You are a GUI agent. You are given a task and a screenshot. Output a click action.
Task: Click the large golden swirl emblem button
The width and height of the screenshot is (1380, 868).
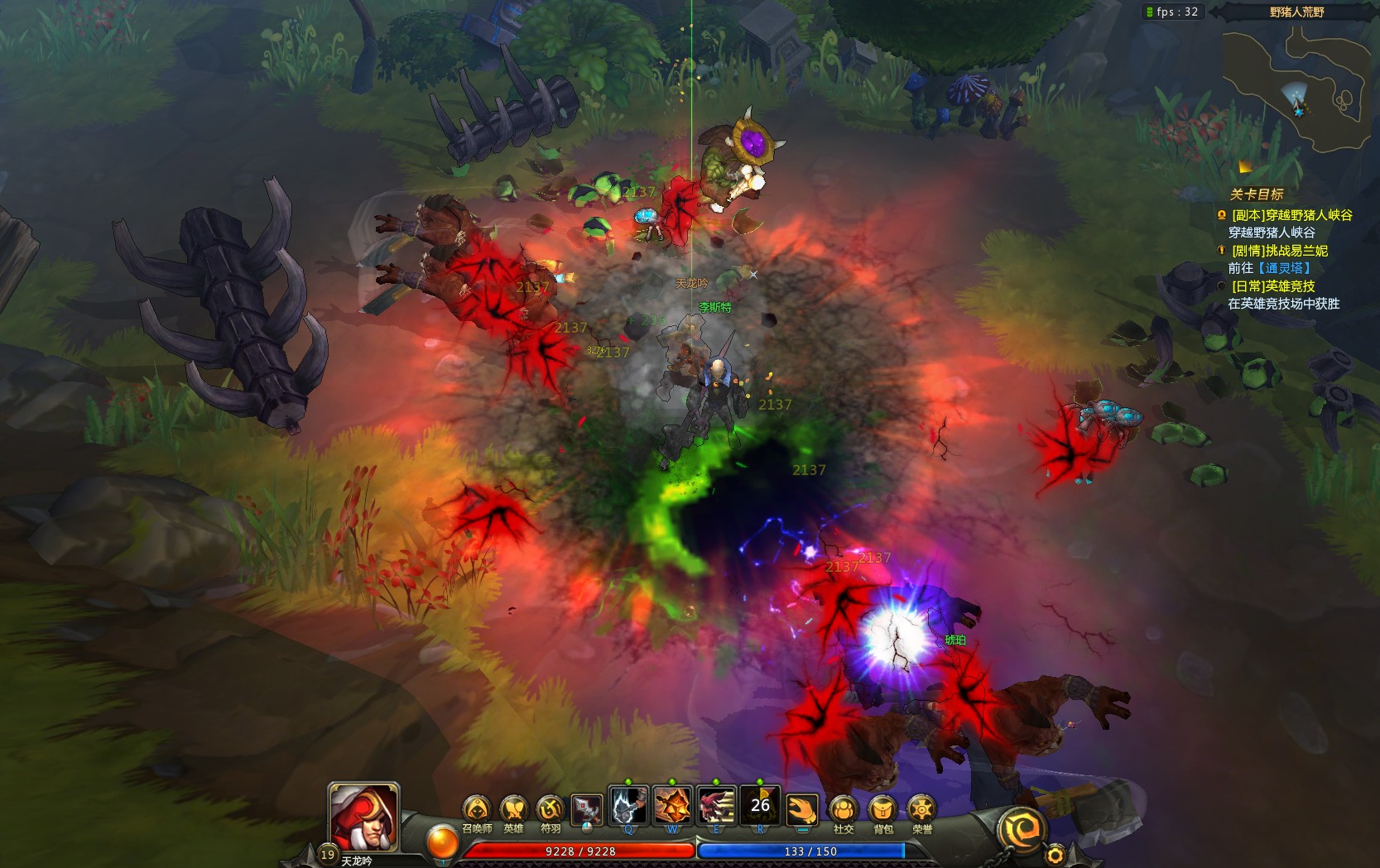click(x=1020, y=829)
